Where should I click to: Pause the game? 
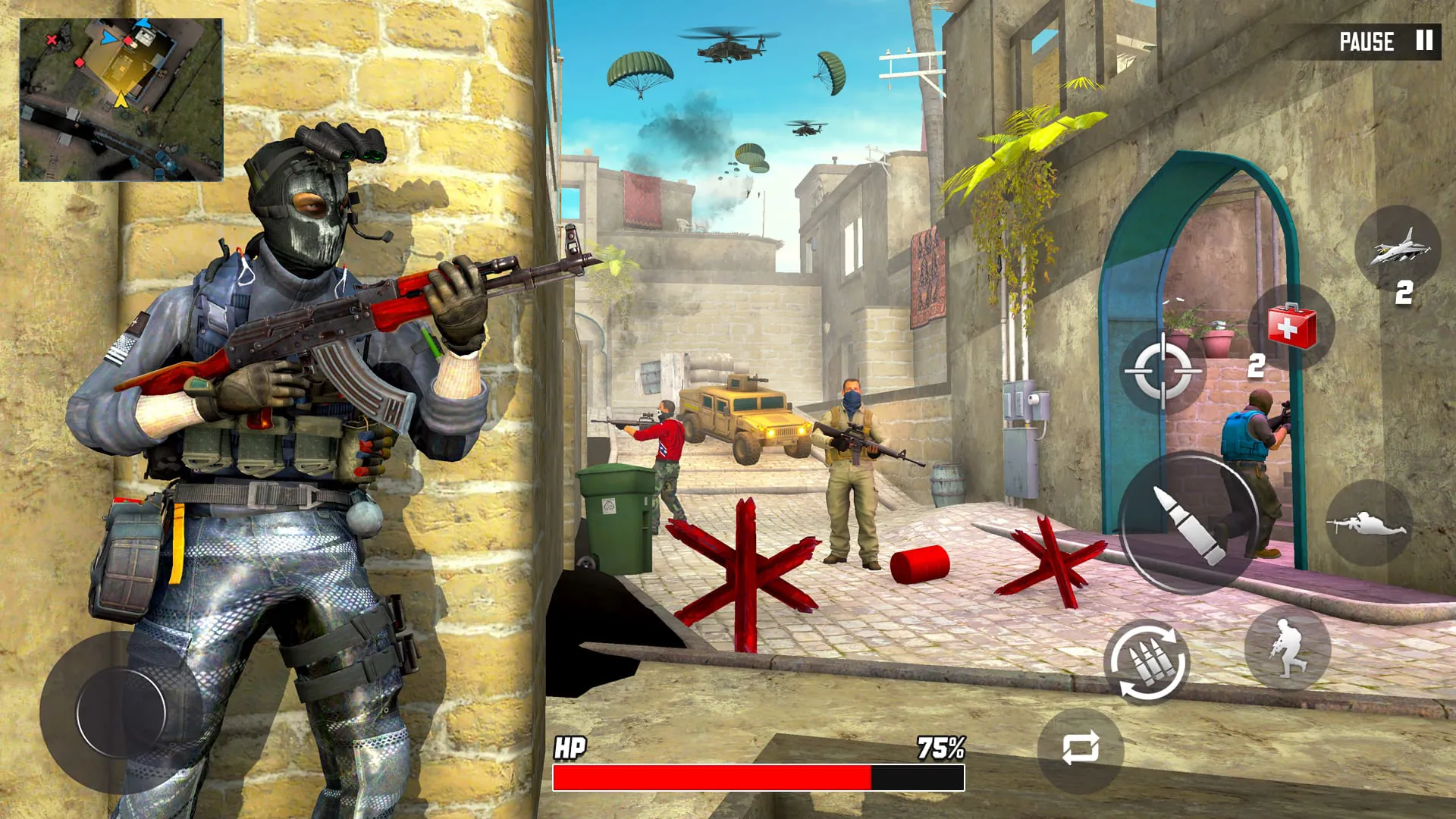(x=1385, y=41)
